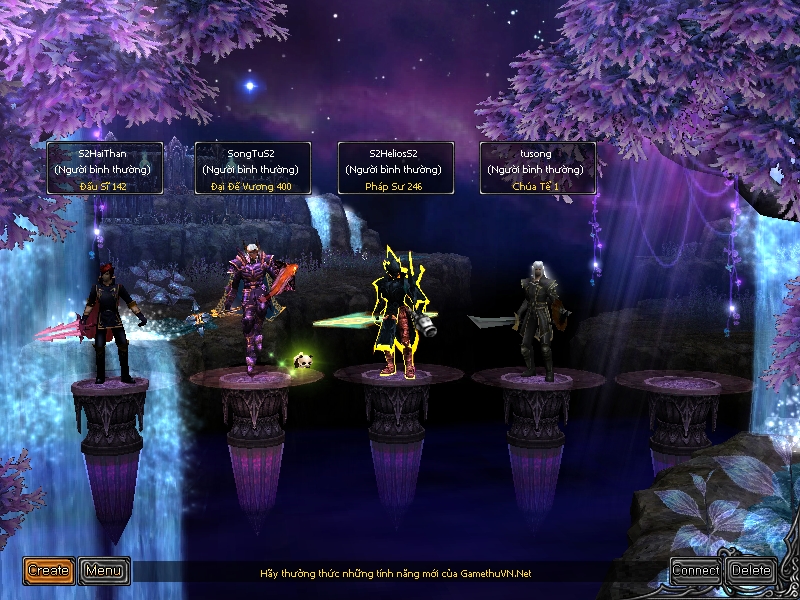Select the S2HaiThan character nameplate
This screenshot has height=600, width=800.
[105, 168]
